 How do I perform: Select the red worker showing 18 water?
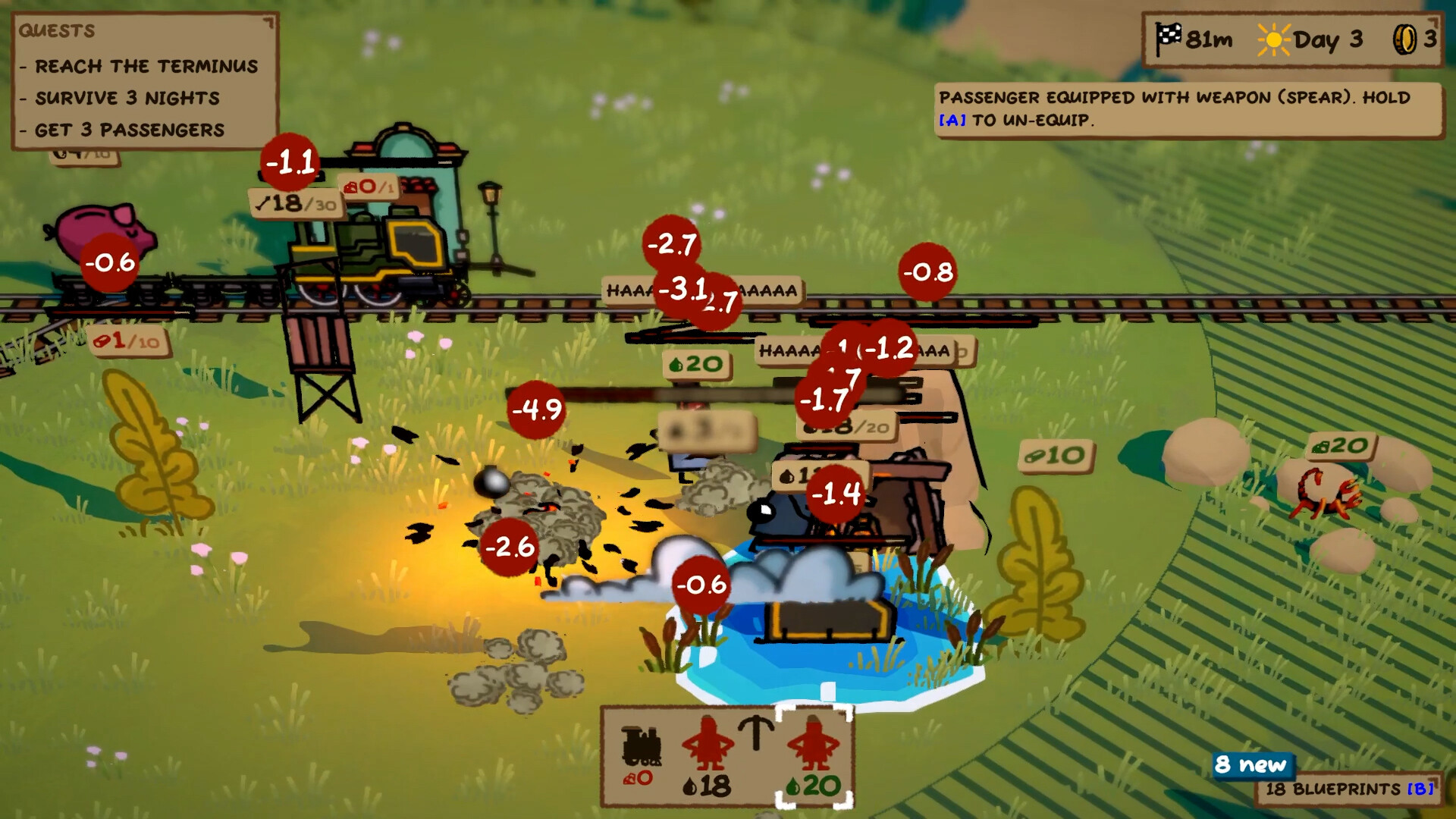(708, 743)
